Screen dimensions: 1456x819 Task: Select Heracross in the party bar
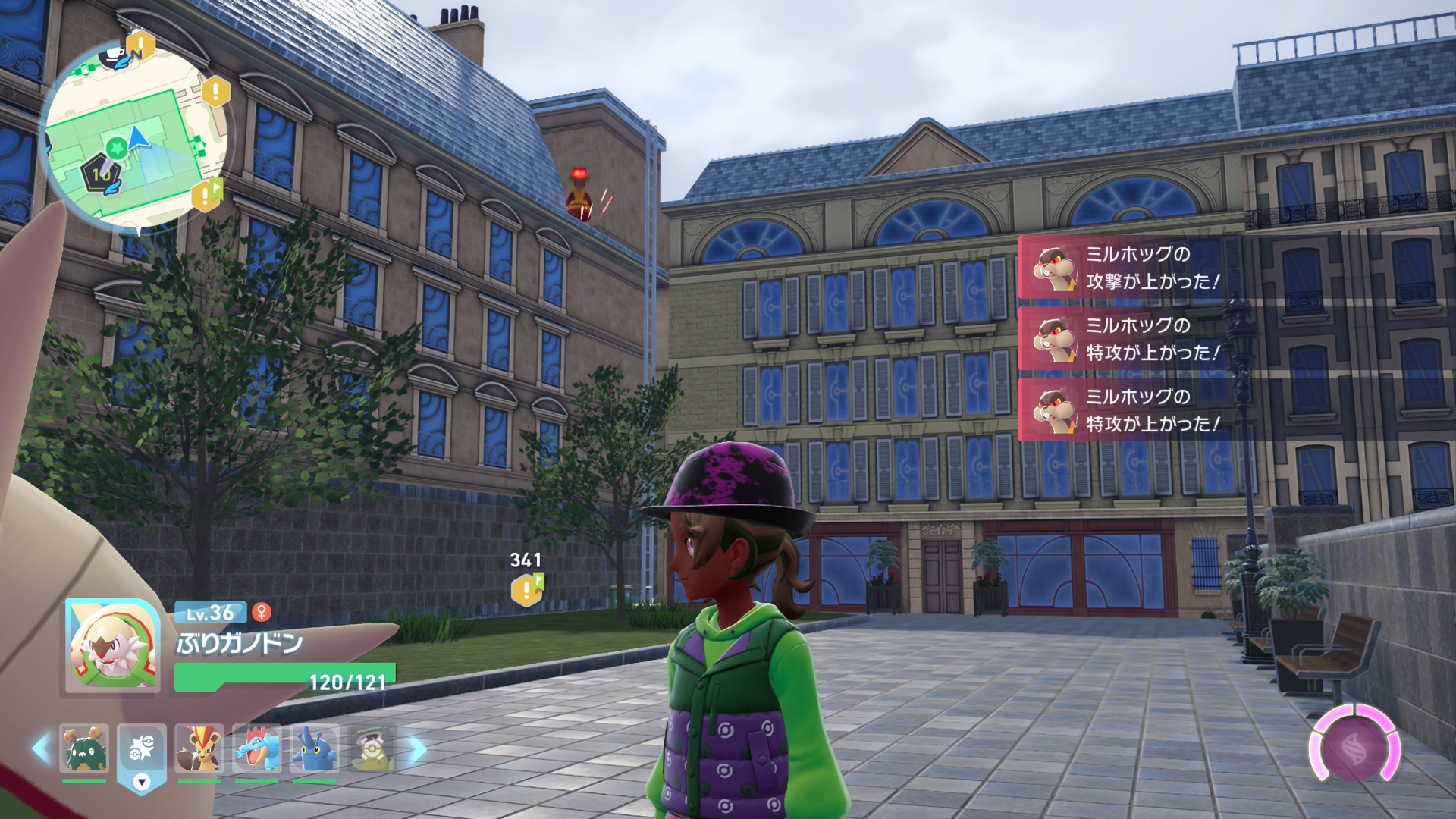coord(314,748)
